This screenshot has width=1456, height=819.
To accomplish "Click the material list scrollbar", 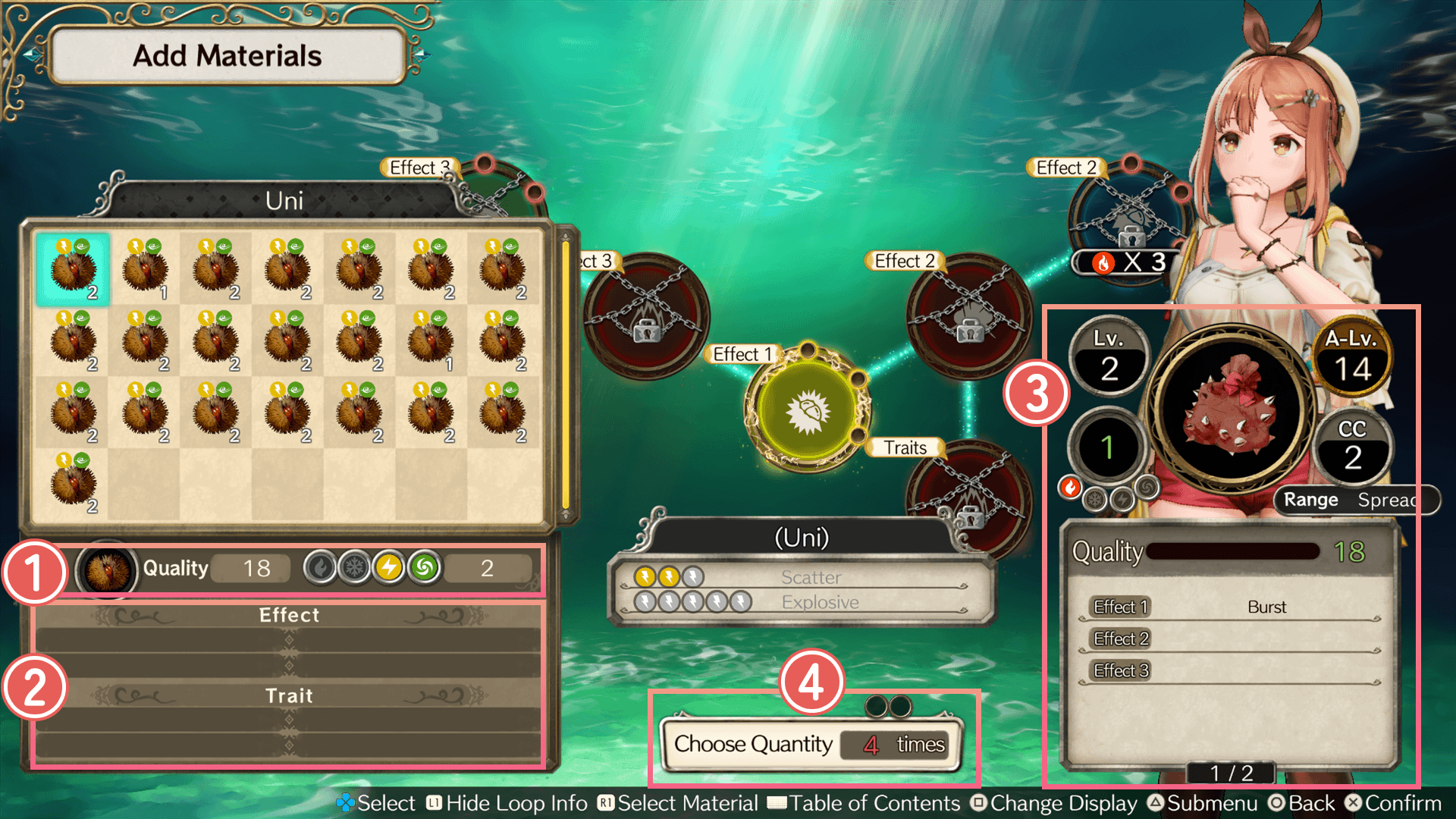I will click(565, 375).
